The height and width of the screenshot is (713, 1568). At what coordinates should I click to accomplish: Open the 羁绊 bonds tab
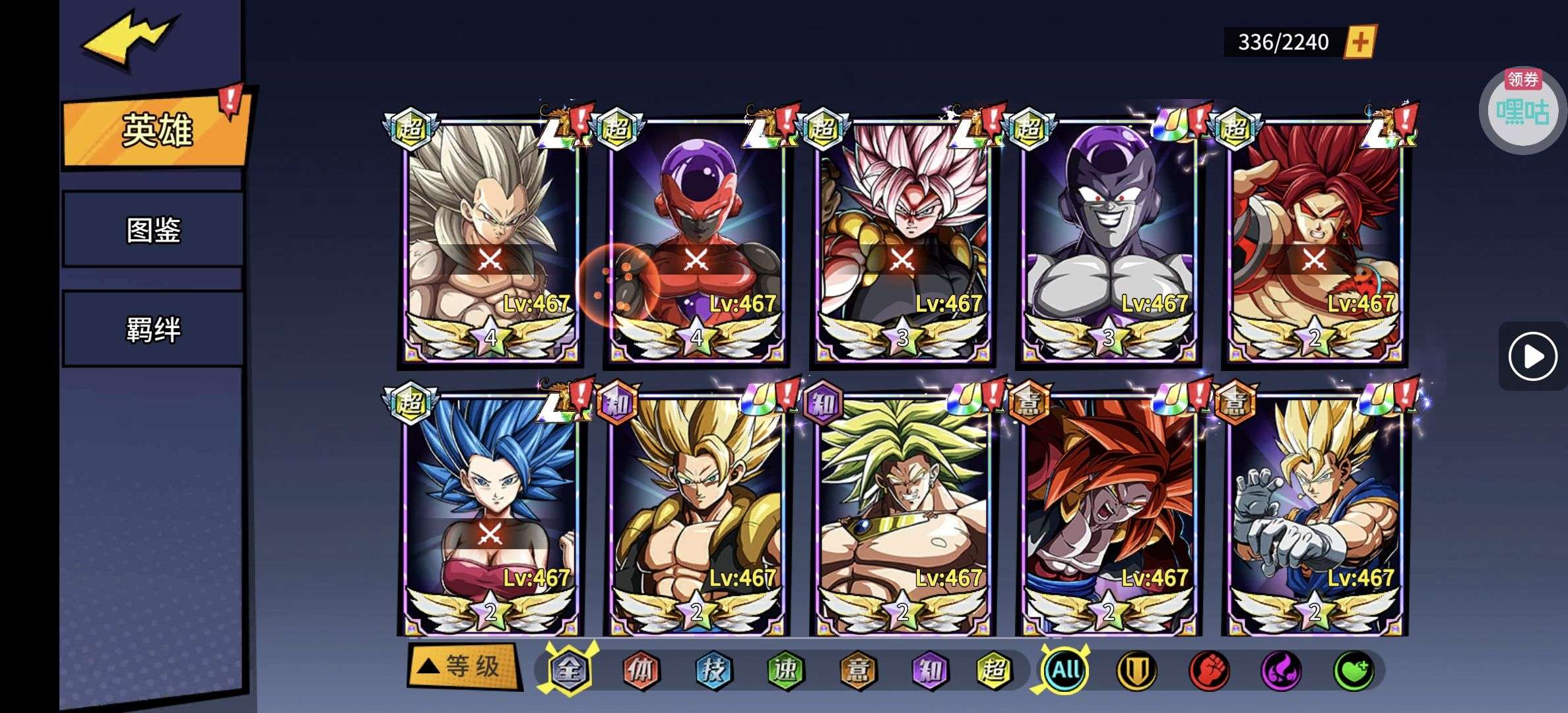153,329
